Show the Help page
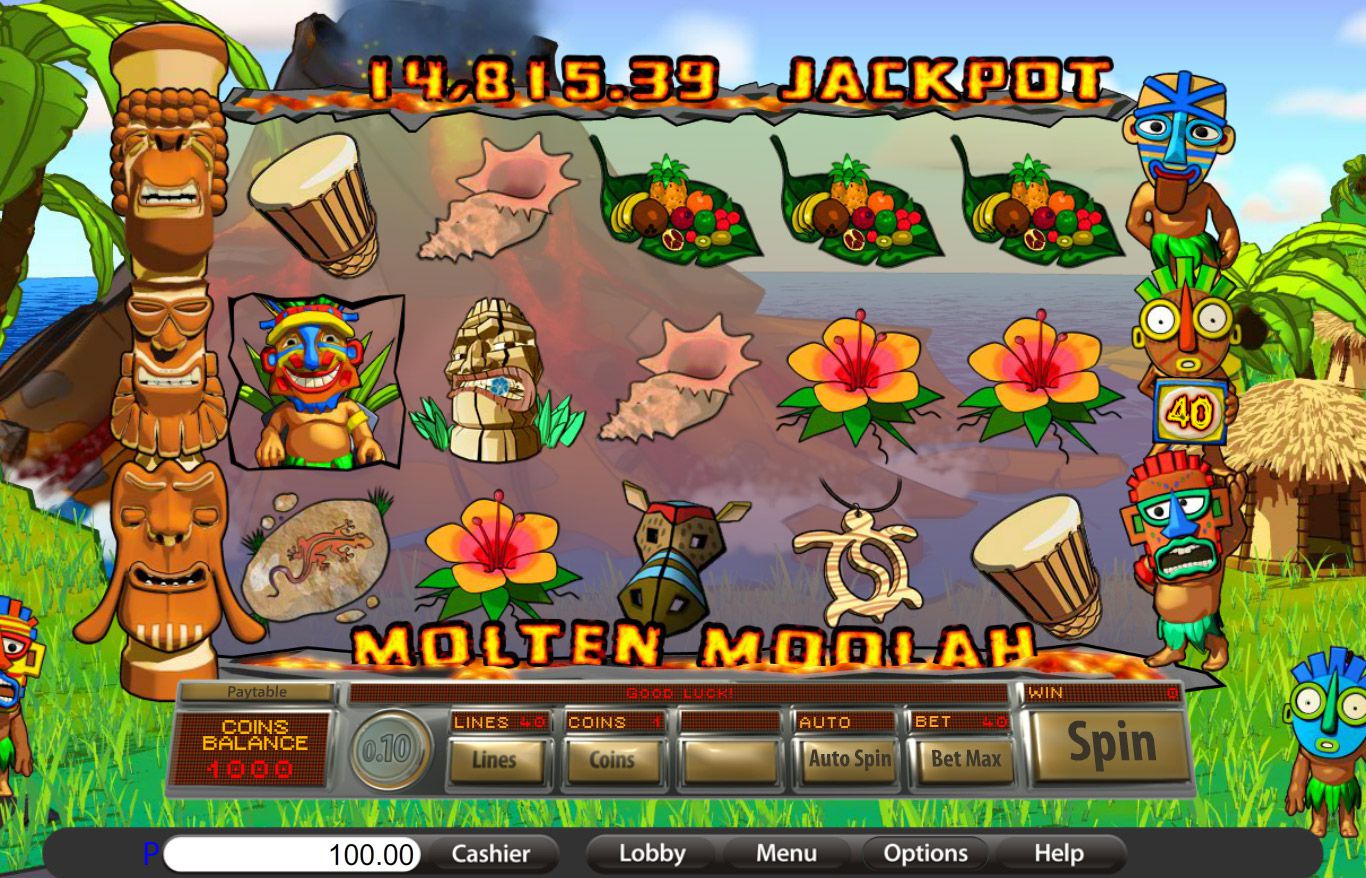Screen dimensions: 1366x878 tap(1058, 854)
